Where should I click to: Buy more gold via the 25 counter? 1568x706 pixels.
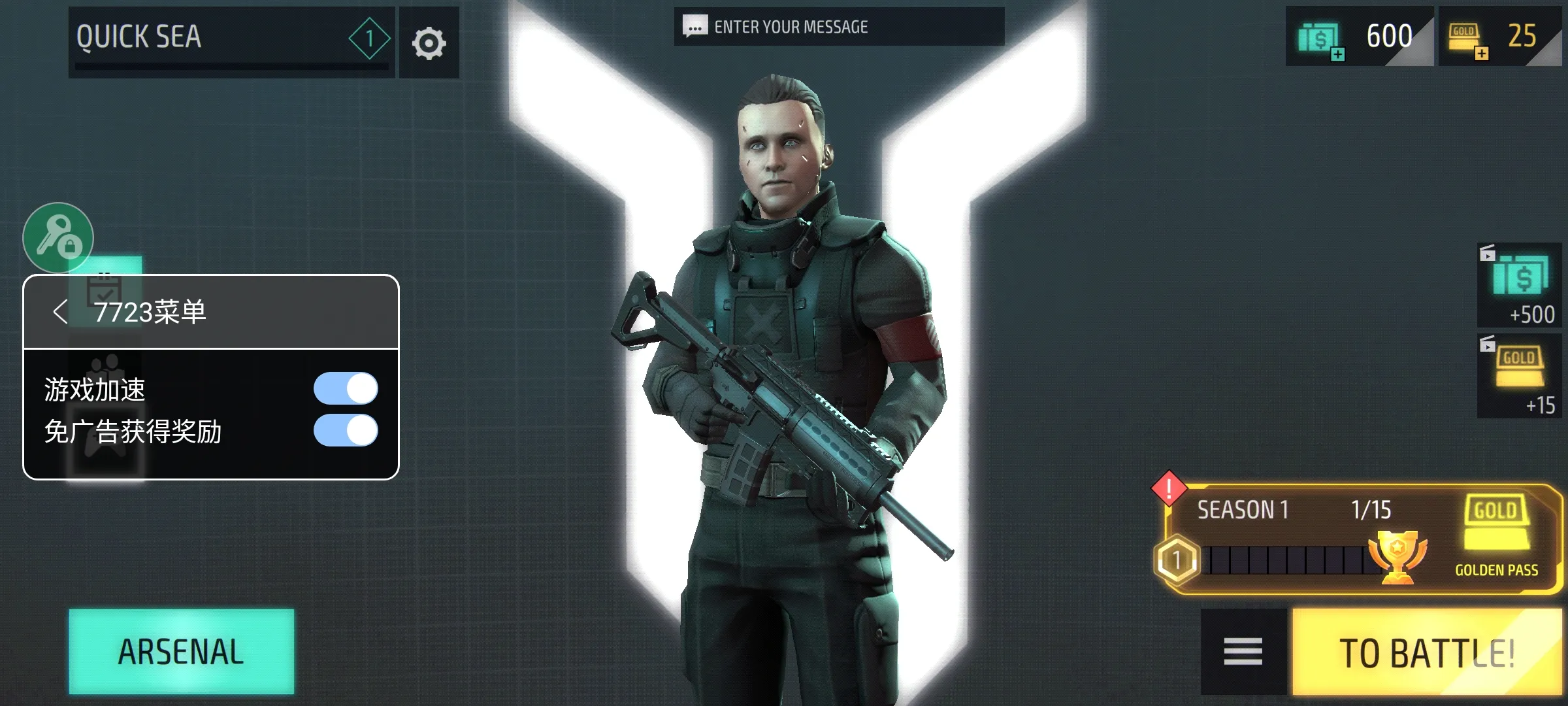[1499, 37]
